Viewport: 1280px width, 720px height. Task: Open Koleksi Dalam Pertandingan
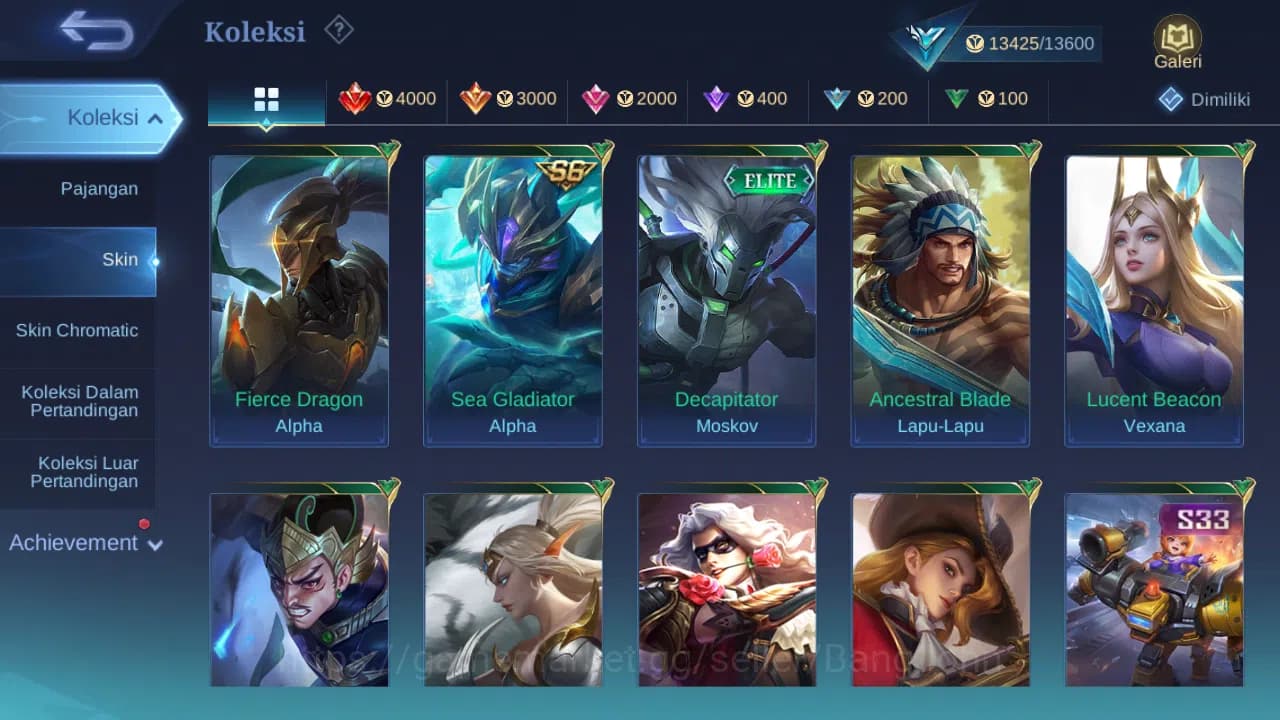point(79,401)
